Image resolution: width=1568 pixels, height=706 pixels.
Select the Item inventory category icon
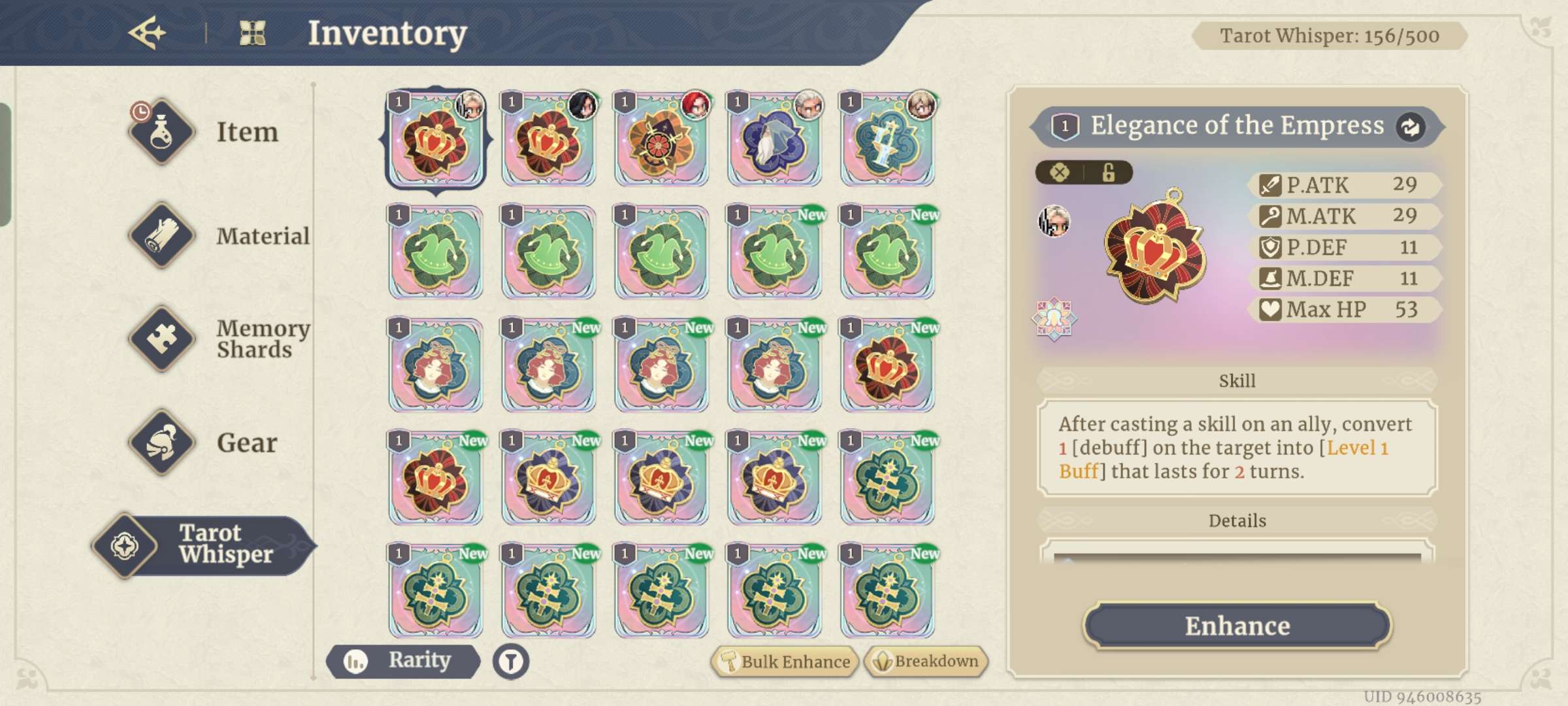click(161, 133)
